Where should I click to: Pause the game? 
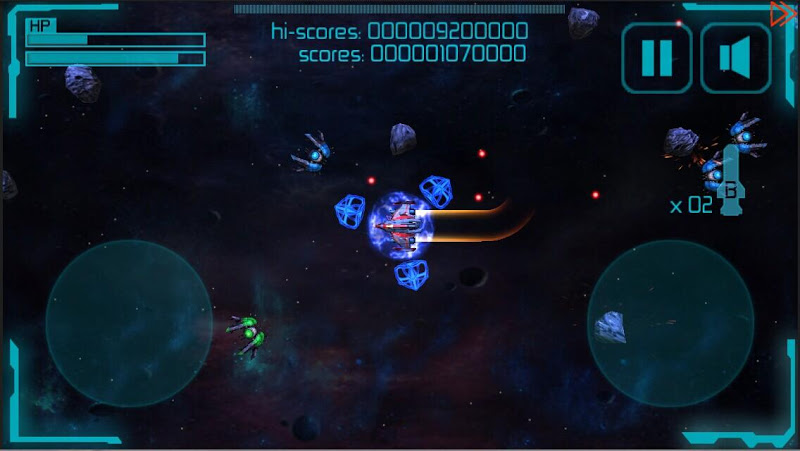coord(656,58)
